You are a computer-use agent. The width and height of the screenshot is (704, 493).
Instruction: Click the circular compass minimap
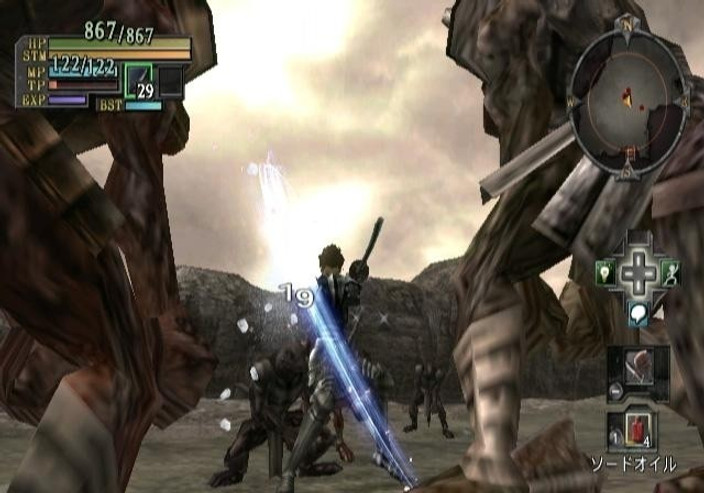[628, 98]
